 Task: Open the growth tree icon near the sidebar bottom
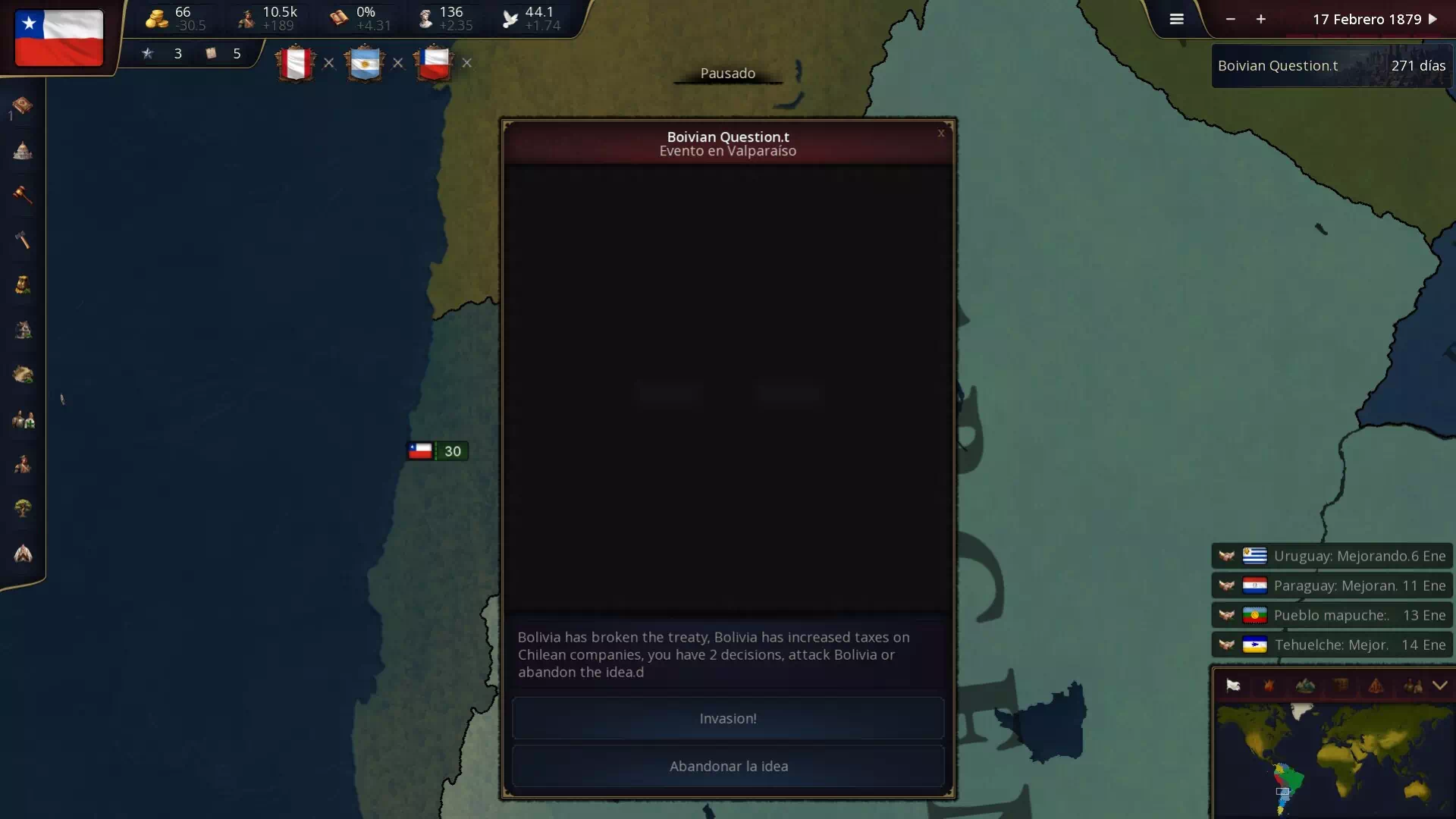pyautogui.click(x=22, y=508)
